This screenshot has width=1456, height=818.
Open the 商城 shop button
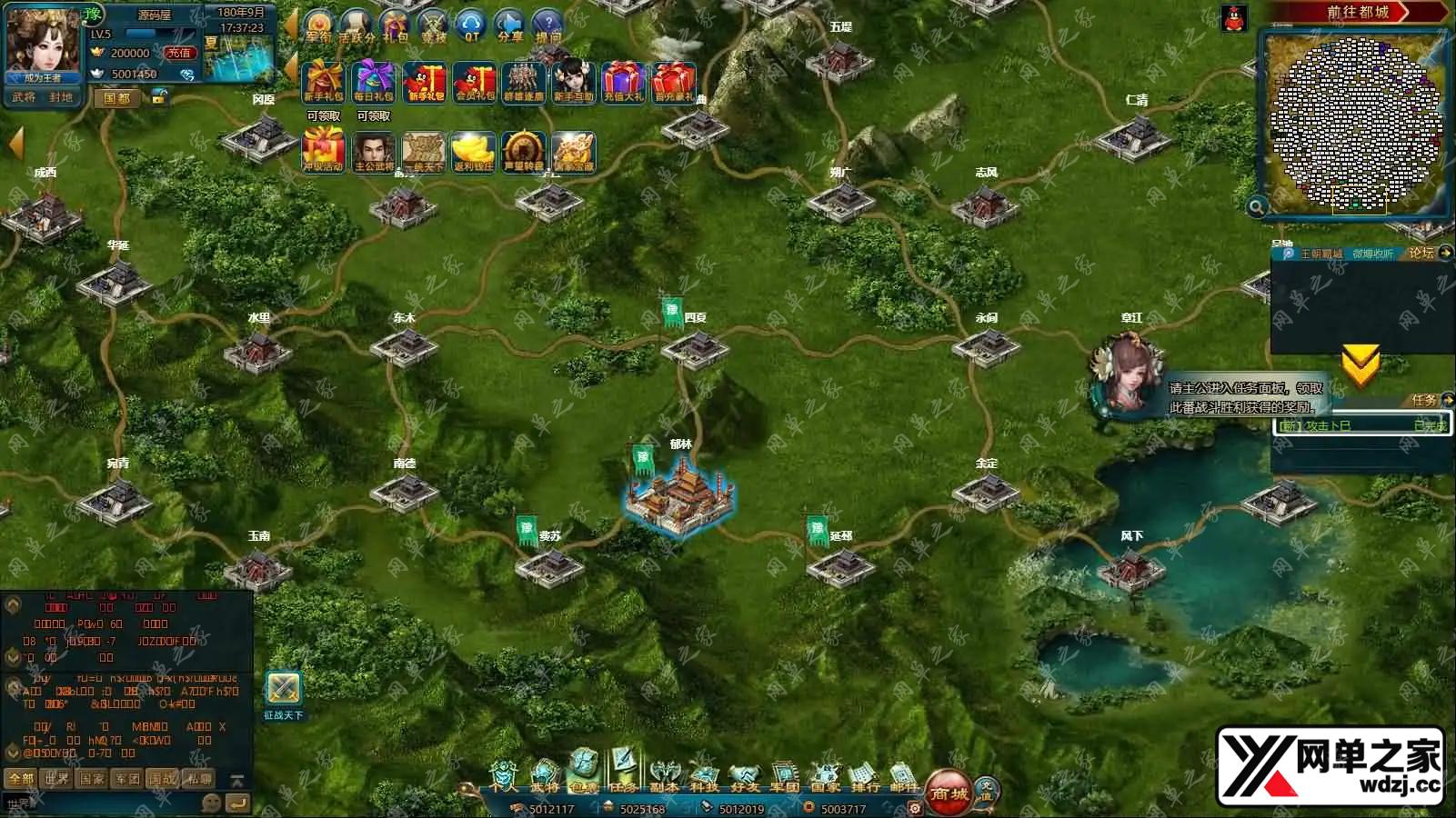949,792
